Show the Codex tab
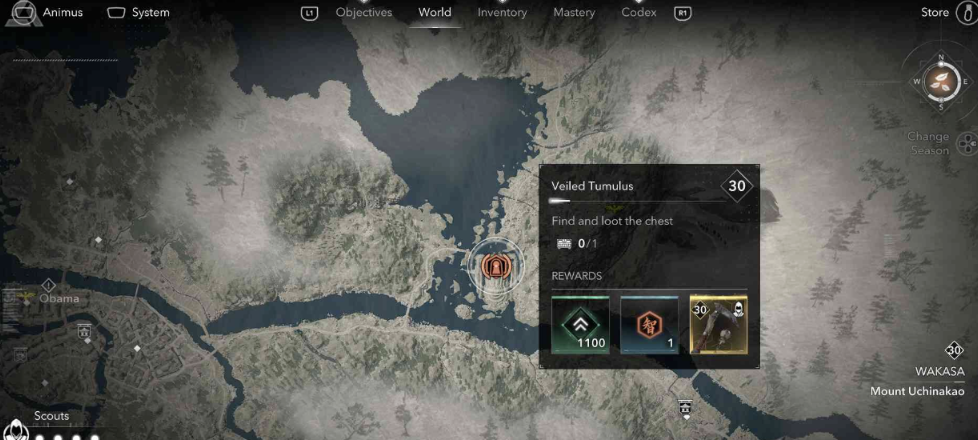 click(x=639, y=13)
